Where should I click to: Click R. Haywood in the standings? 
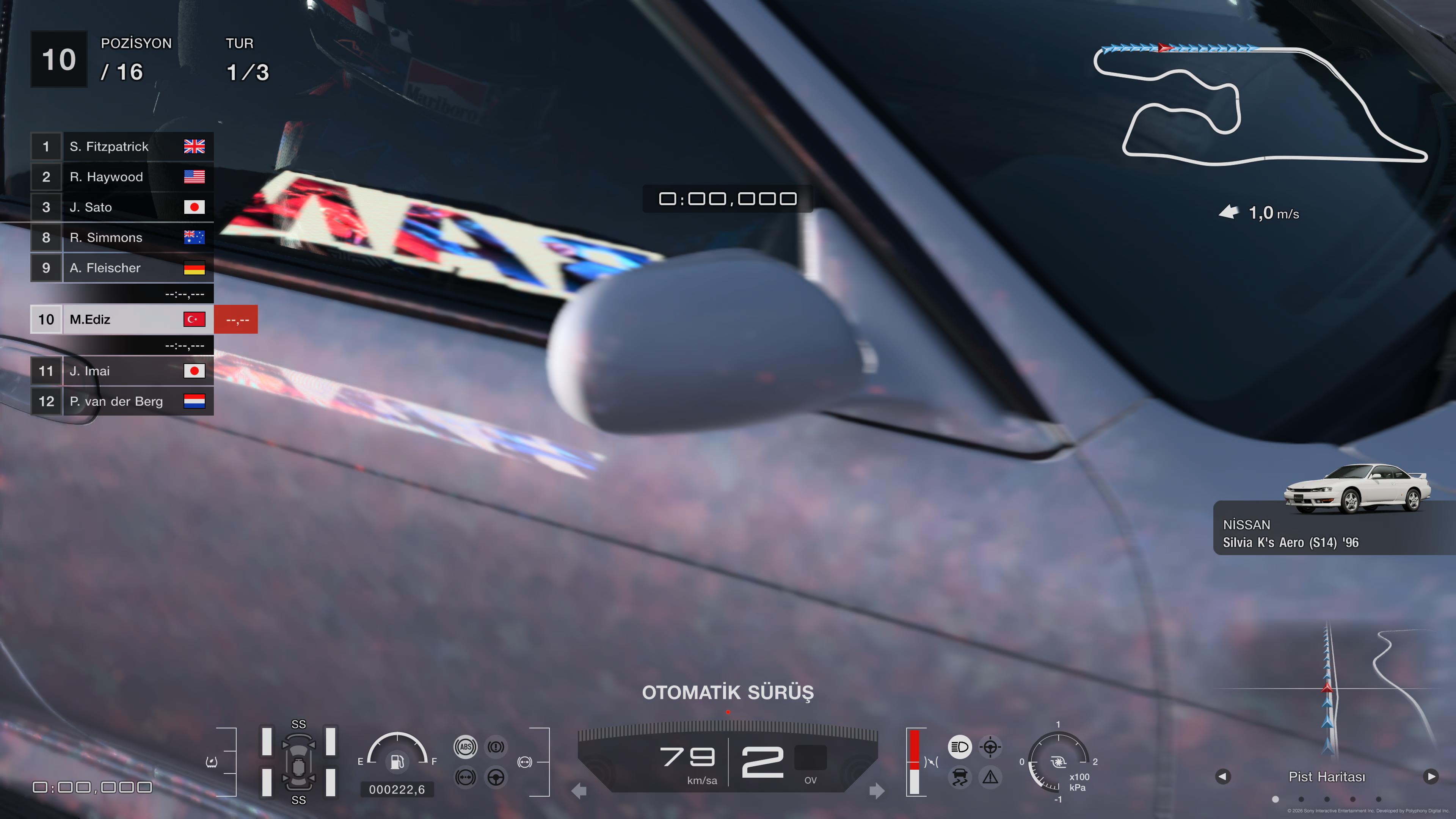121,177
